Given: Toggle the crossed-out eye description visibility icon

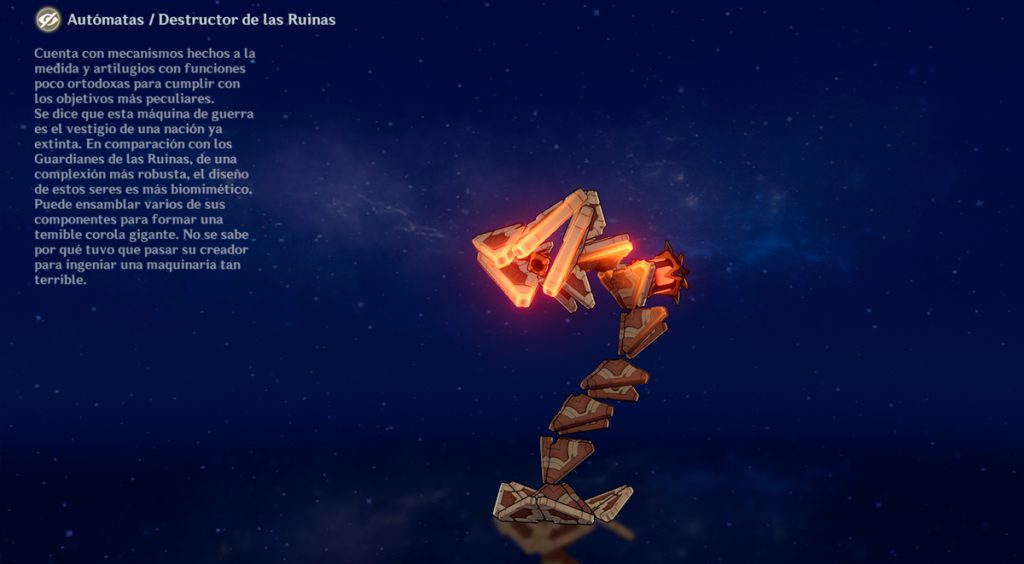Looking at the screenshot, I should [47, 20].
